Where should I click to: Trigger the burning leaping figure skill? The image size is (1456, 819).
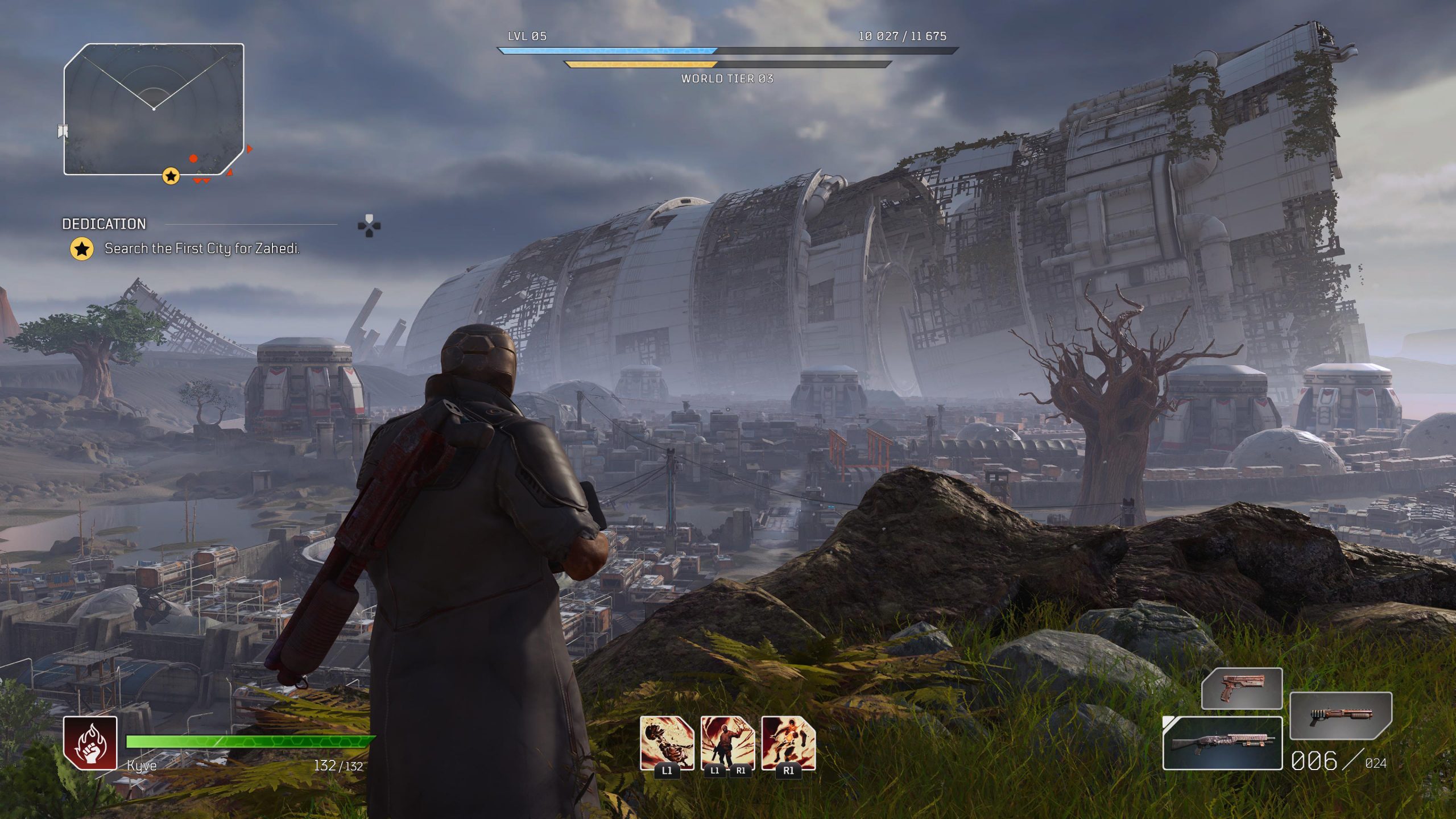[x=788, y=742]
